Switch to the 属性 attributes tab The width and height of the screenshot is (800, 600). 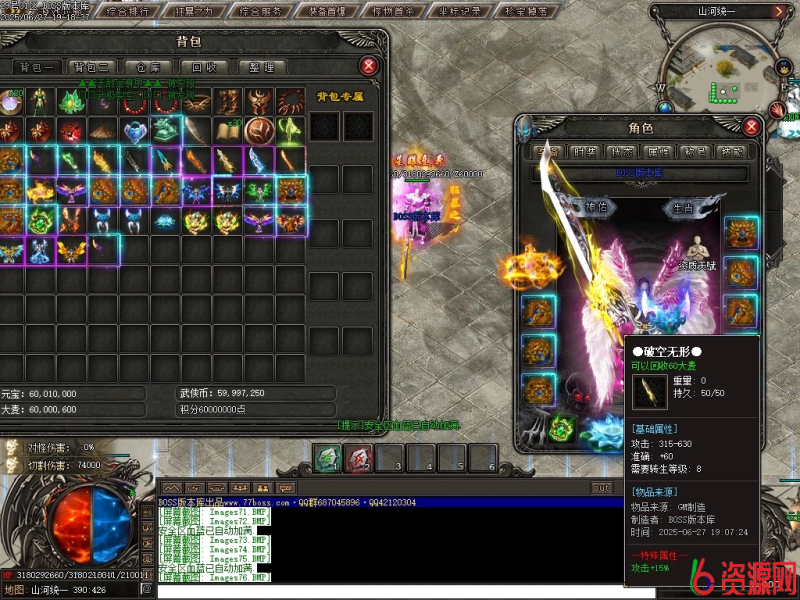click(657, 151)
